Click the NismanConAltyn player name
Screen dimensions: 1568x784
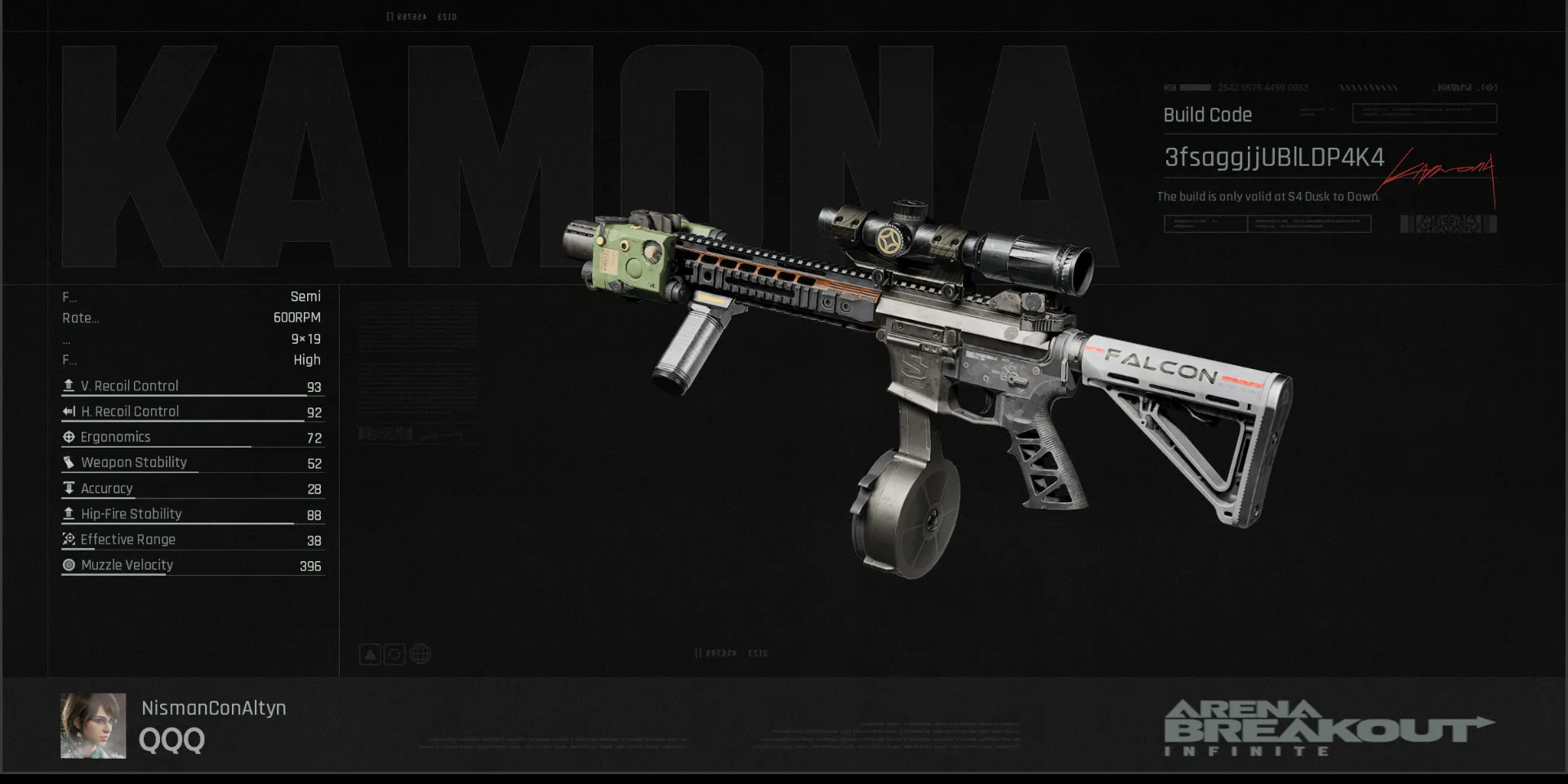[213, 708]
